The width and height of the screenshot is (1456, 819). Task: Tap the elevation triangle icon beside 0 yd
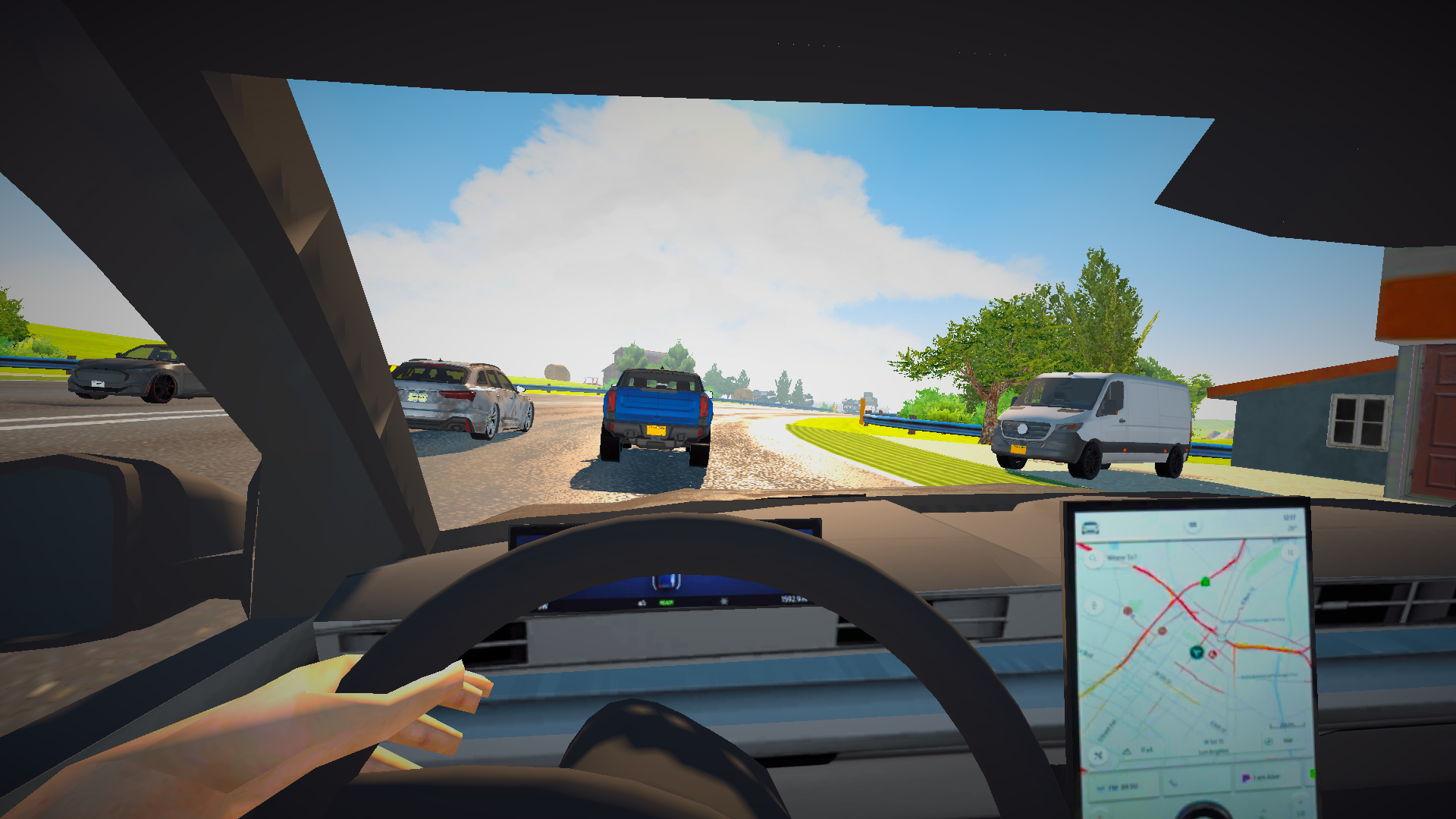[x=1127, y=749]
